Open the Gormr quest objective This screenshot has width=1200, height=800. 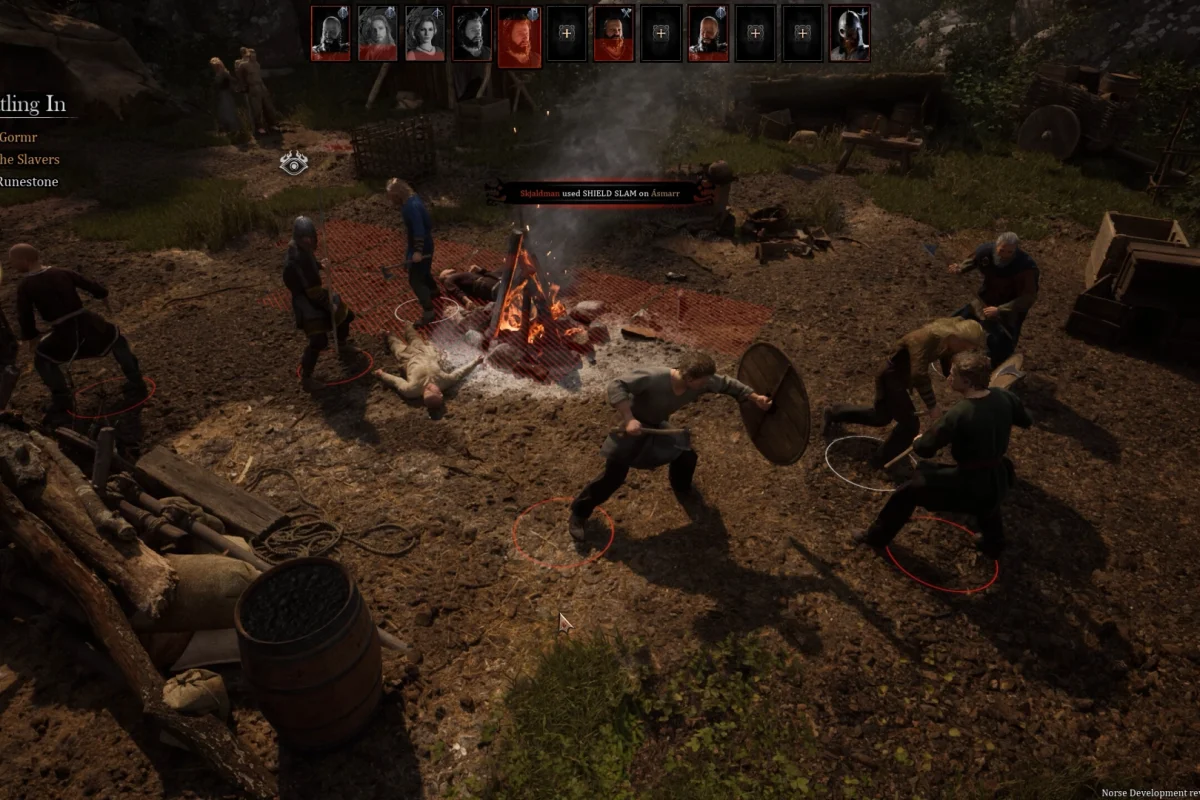pos(19,137)
